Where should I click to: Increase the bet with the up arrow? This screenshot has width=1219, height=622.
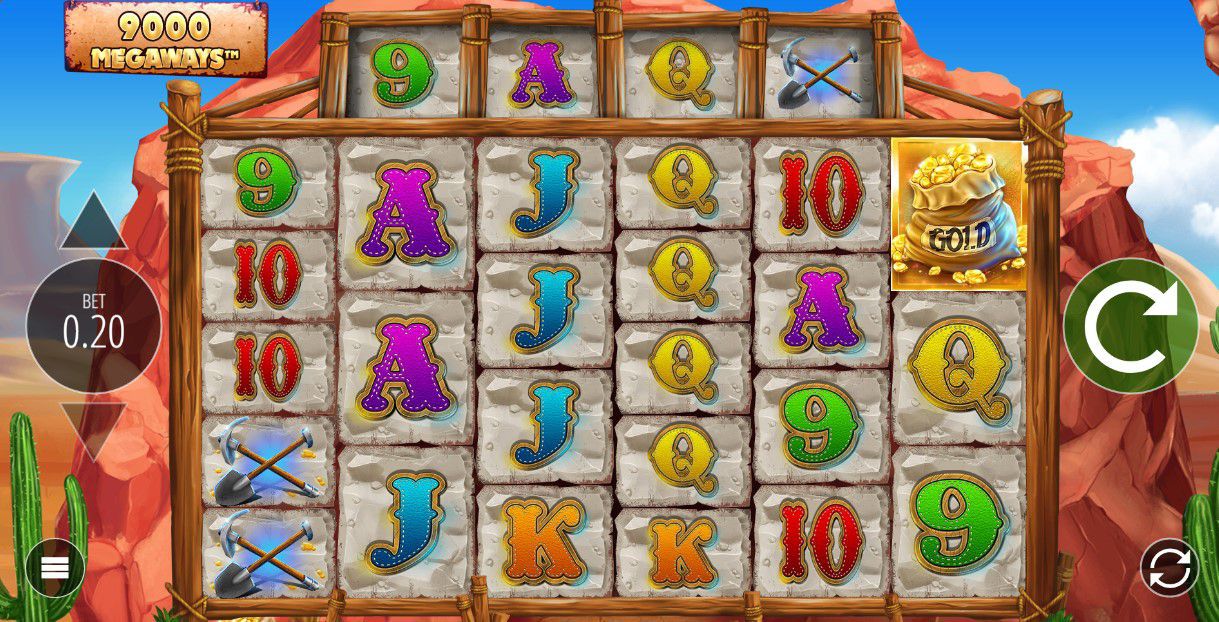tap(93, 223)
